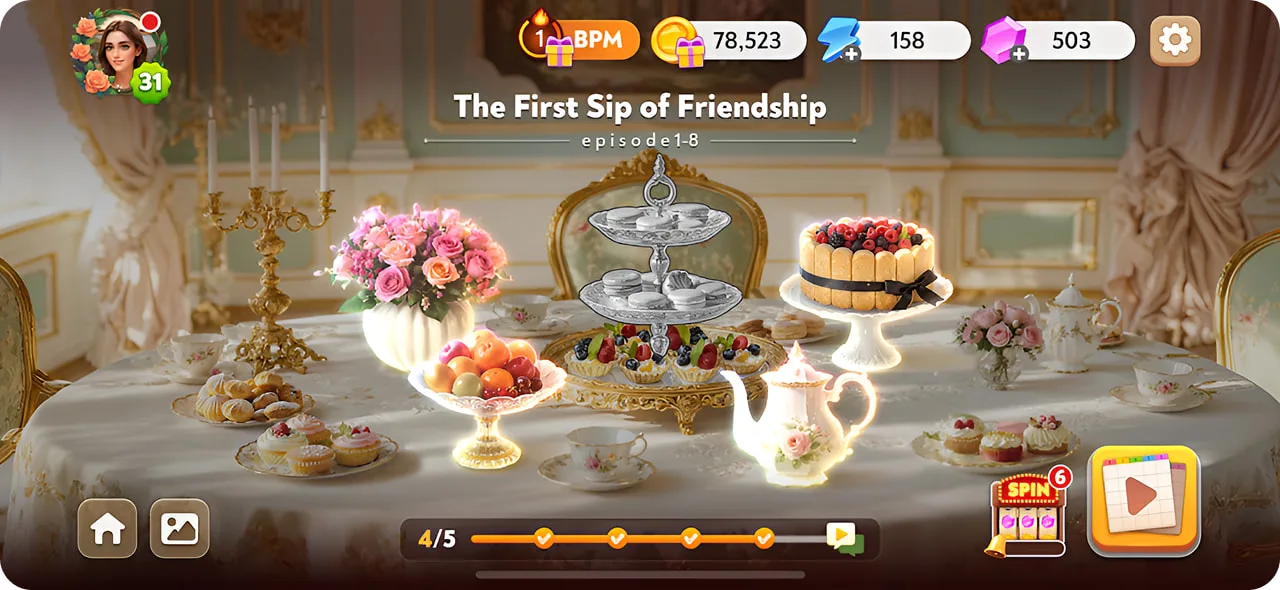Image resolution: width=1280 pixels, height=590 pixels.
Task: Open the gold coin shop counter
Action: tap(728, 41)
